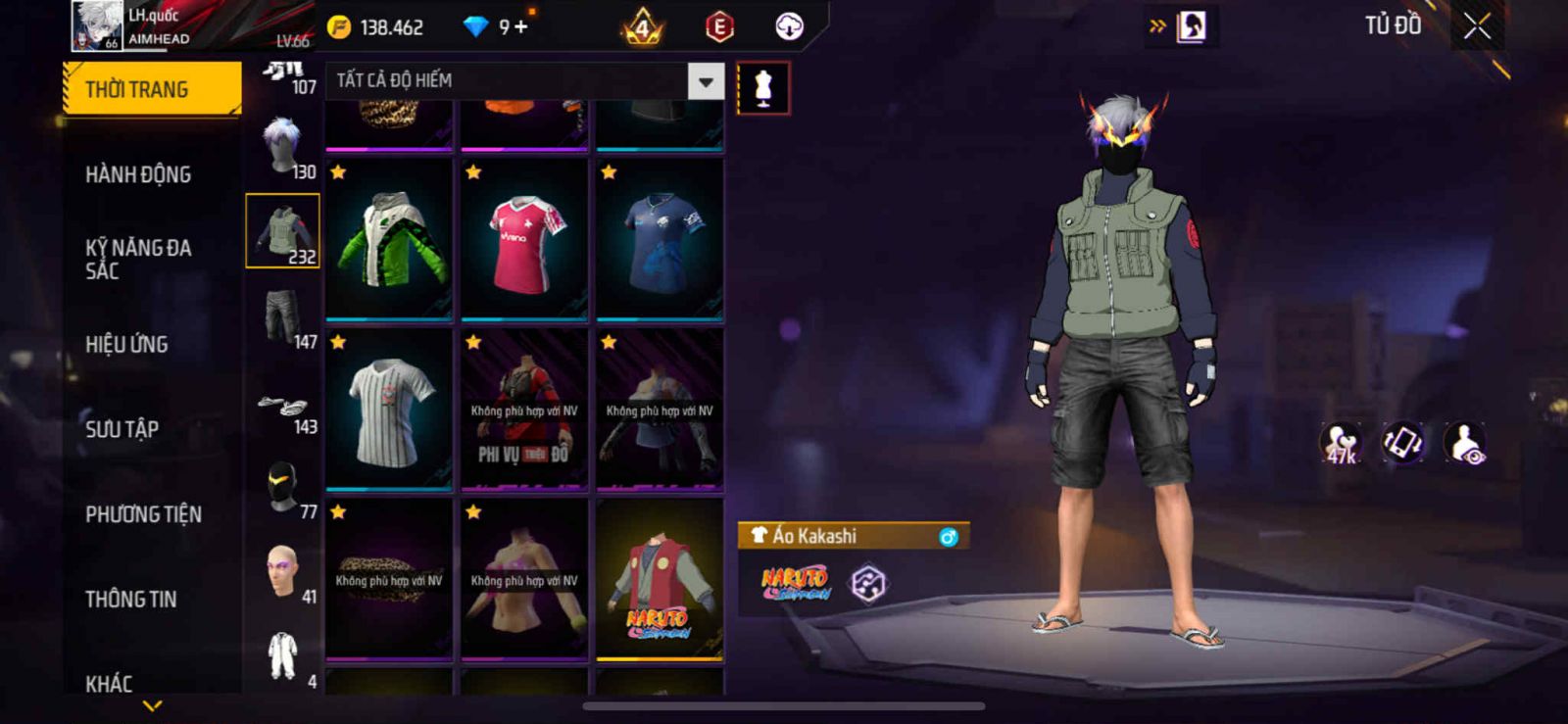Show the Thông Tin section
This screenshot has width=1568, height=724.
[130, 599]
